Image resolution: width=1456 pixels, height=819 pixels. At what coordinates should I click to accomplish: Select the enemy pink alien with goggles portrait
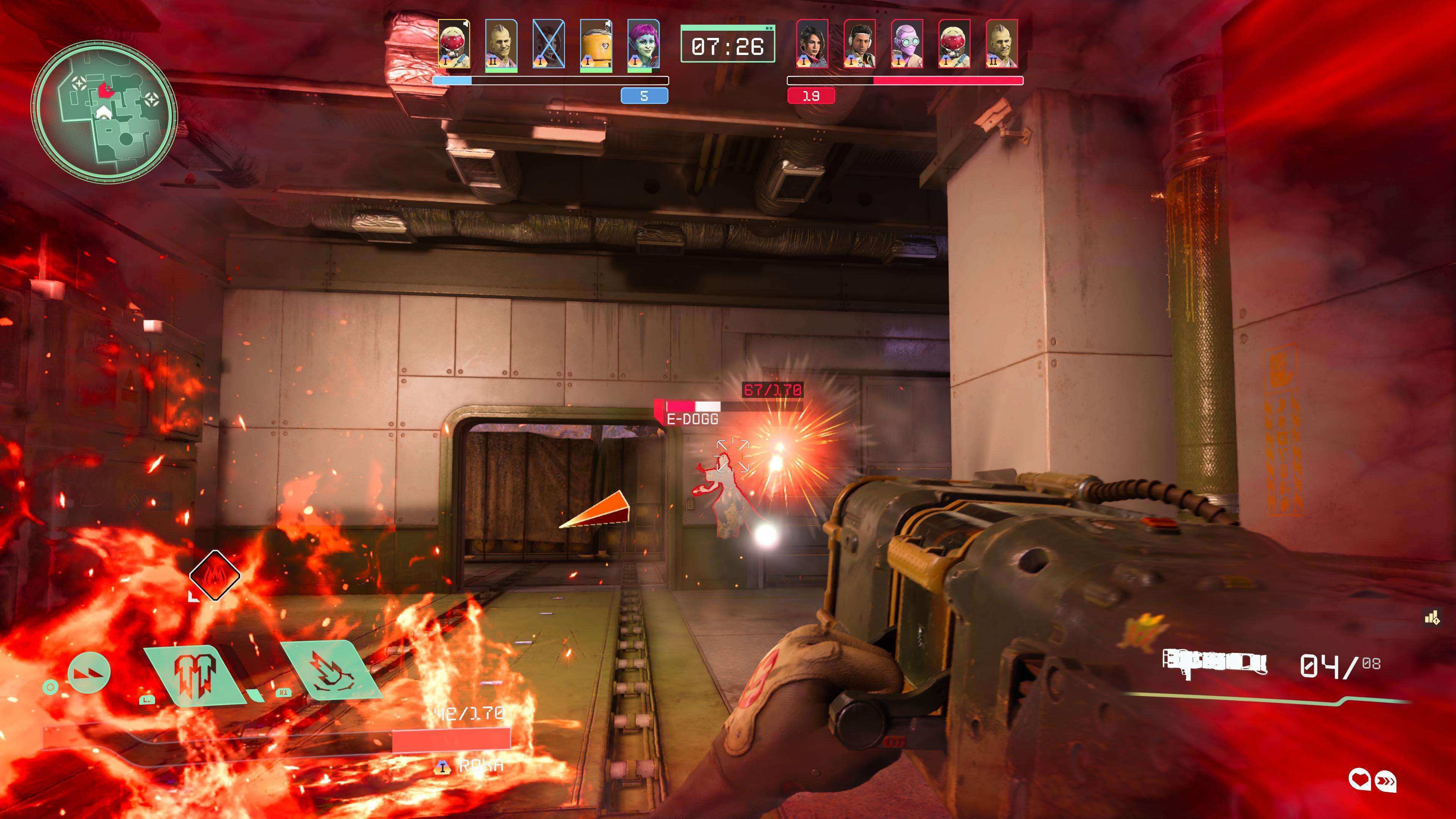coord(907,45)
